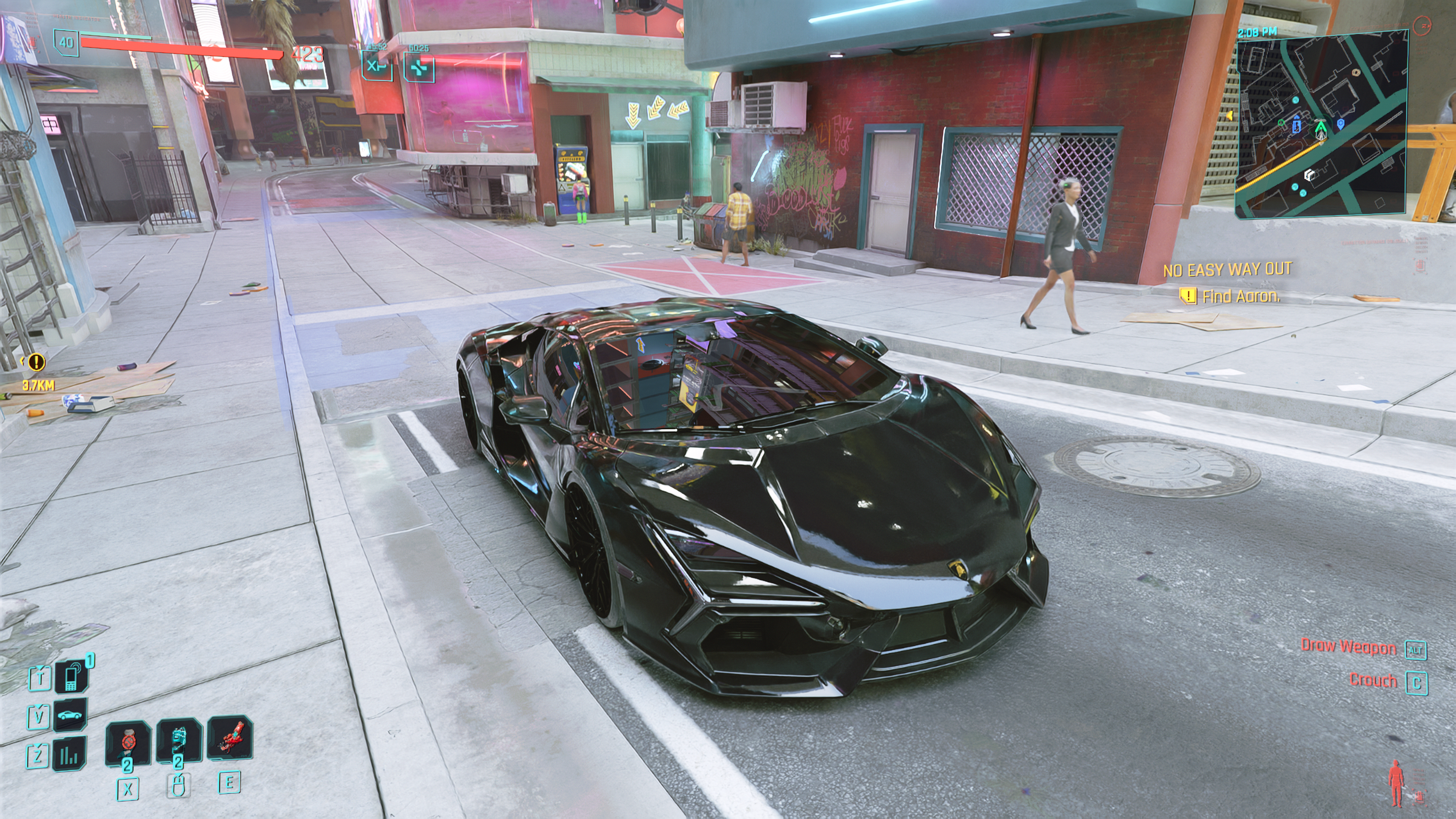Open the radio bars icon
The image size is (1456, 819).
coord(69,753)
